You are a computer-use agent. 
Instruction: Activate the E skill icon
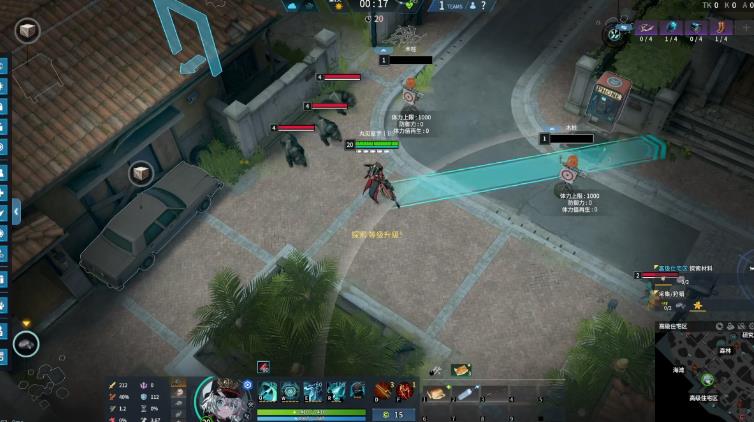(313, 391)
